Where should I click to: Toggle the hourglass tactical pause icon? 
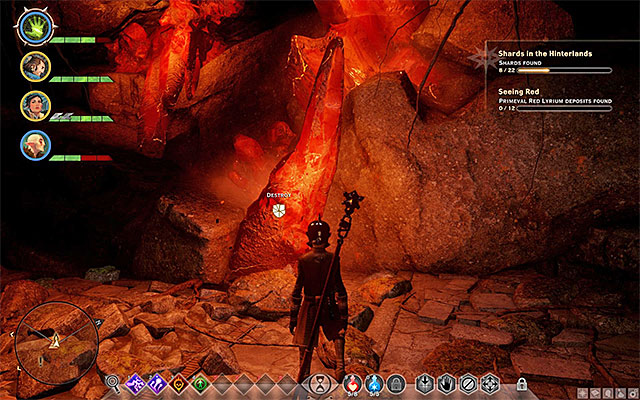point(319,382)
